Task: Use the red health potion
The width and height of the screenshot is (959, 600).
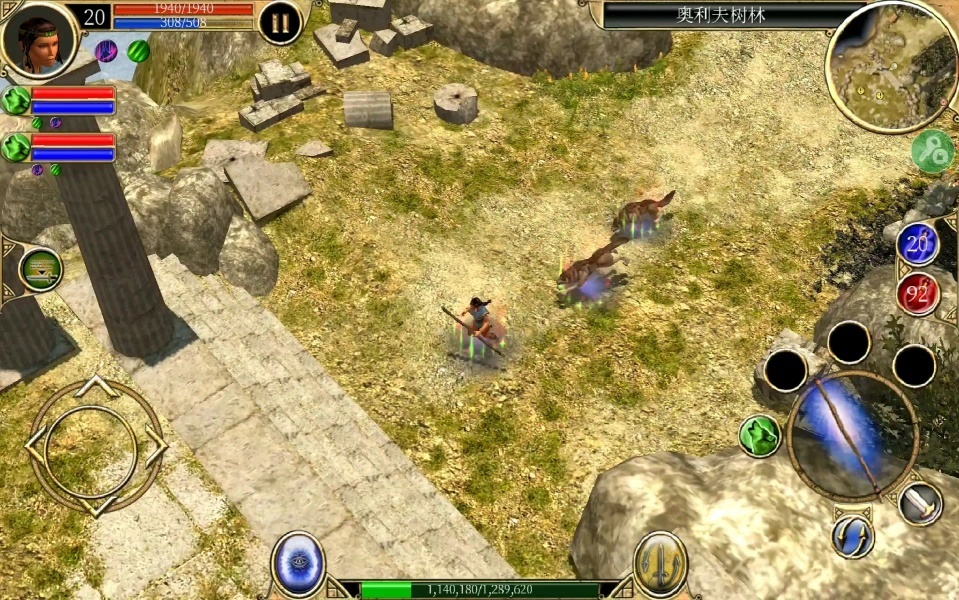Action: click(917, 294)
